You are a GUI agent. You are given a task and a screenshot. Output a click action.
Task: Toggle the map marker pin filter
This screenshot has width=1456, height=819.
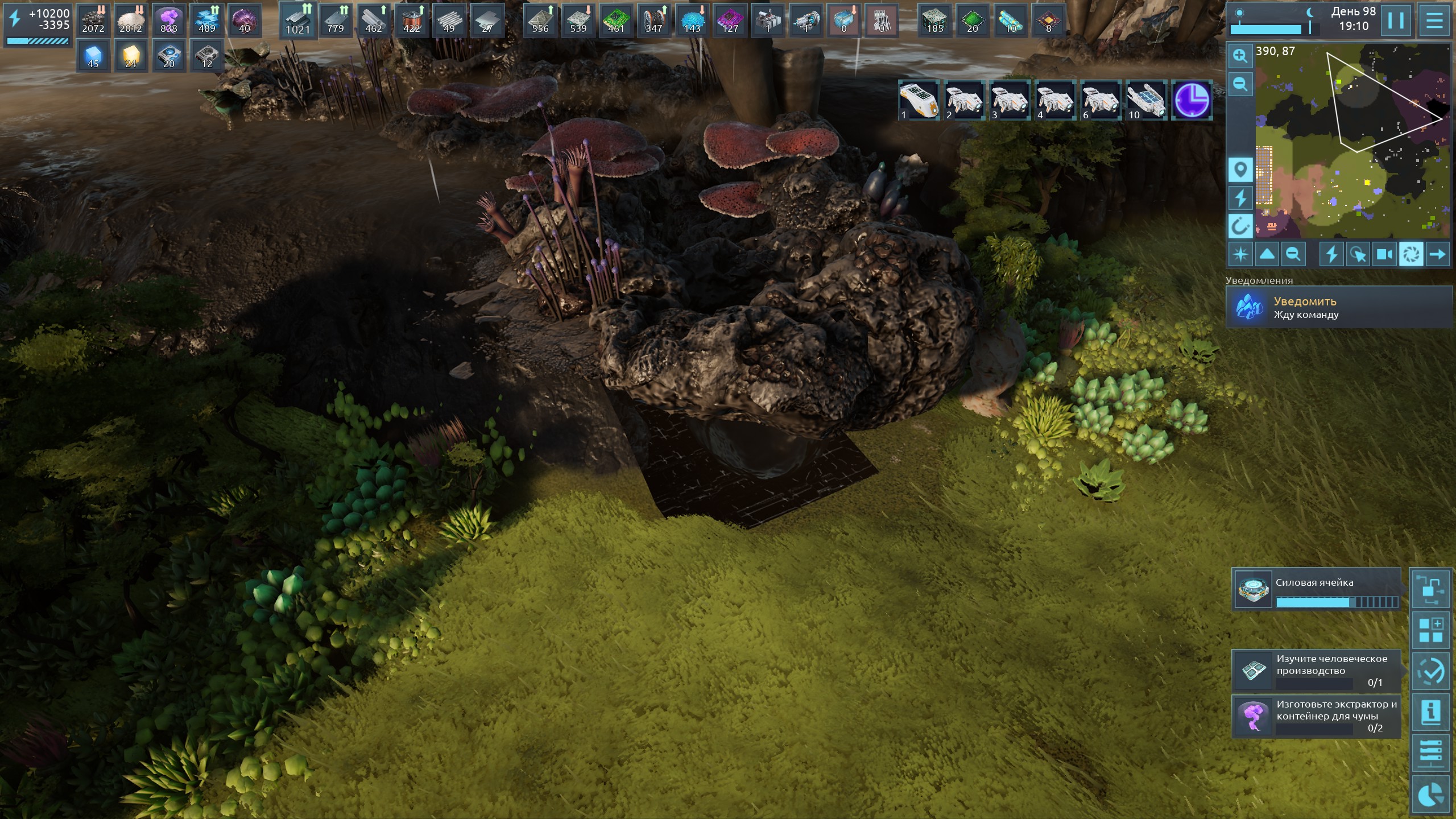click(x=1240, y=169)
